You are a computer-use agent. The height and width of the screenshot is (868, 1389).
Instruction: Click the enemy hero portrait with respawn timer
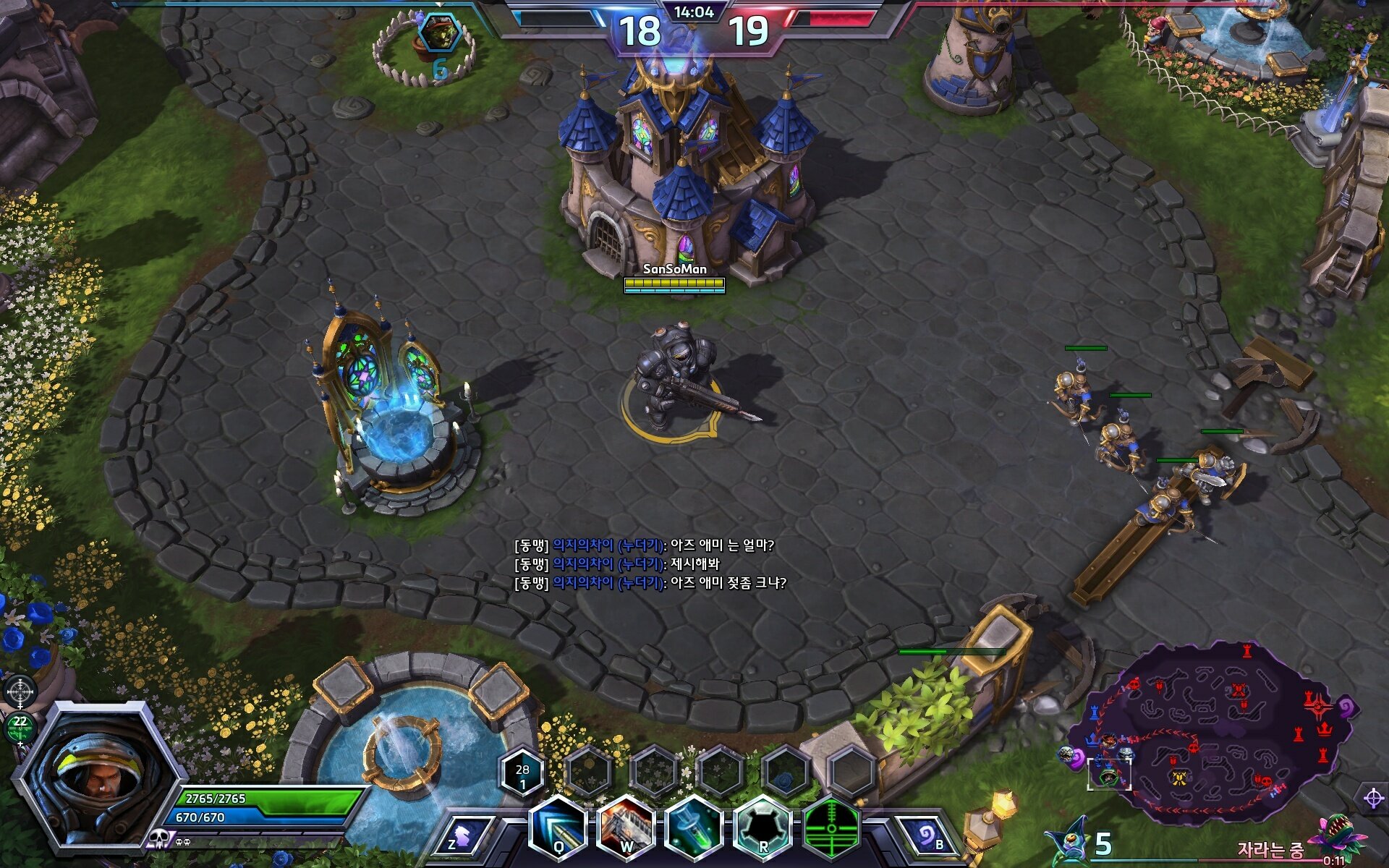pos(438,33)
